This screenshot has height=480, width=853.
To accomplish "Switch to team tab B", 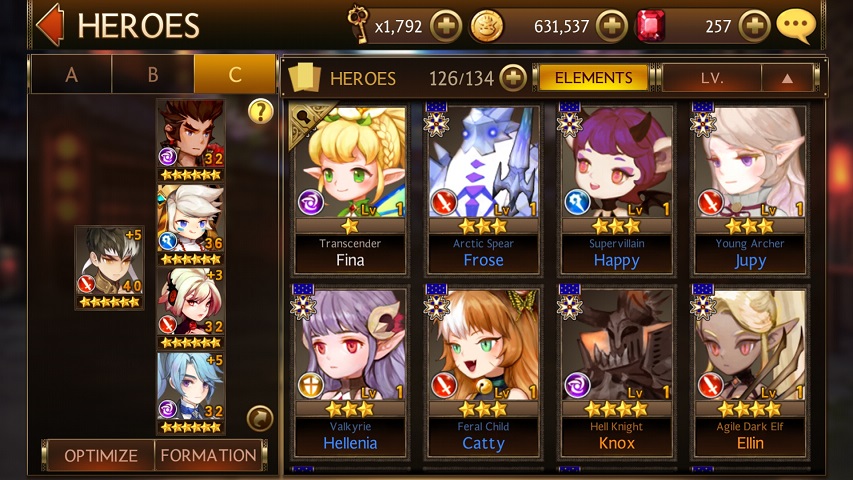I will 153,75.
